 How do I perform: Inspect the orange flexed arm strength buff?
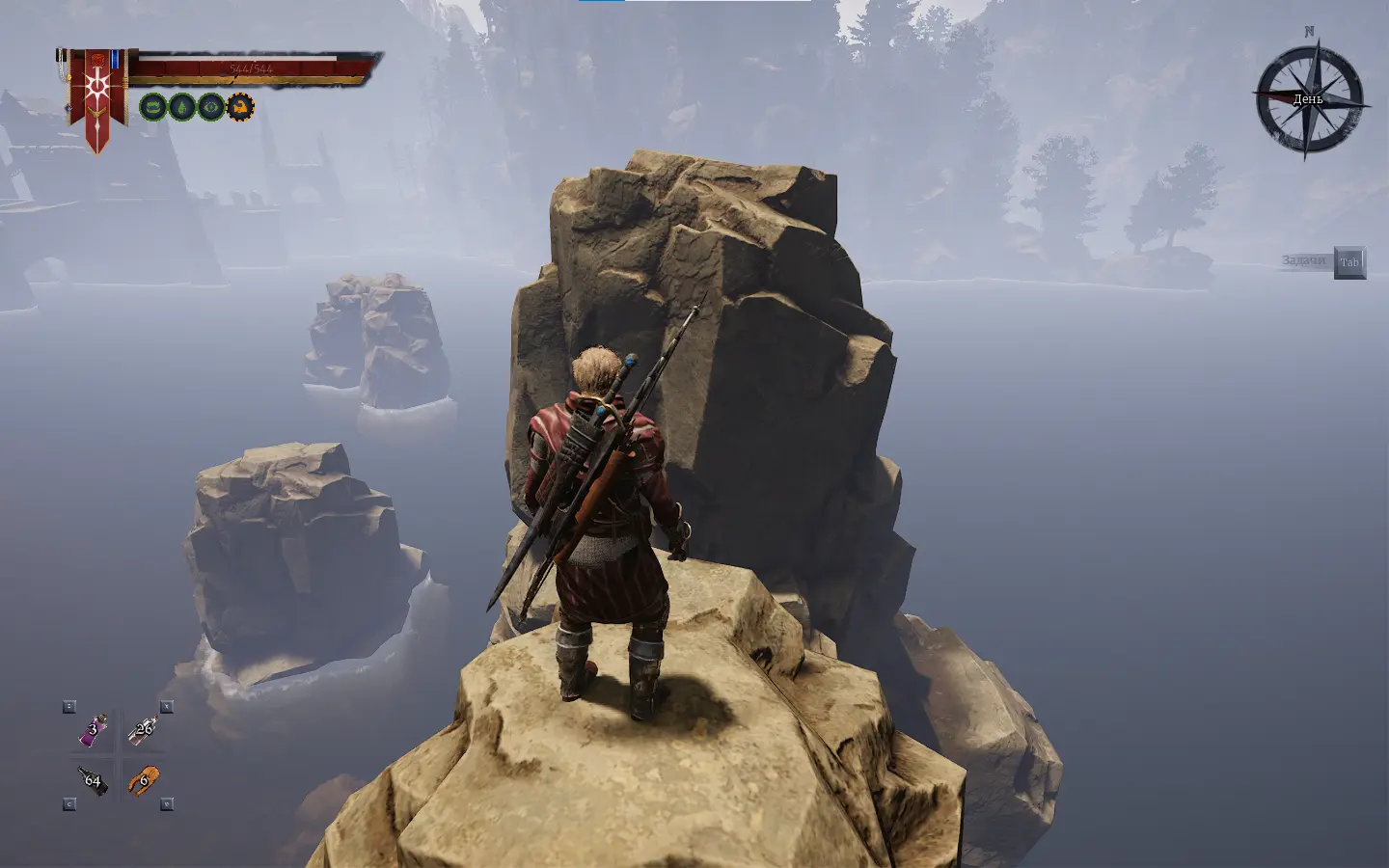click(x=239, y=106)
